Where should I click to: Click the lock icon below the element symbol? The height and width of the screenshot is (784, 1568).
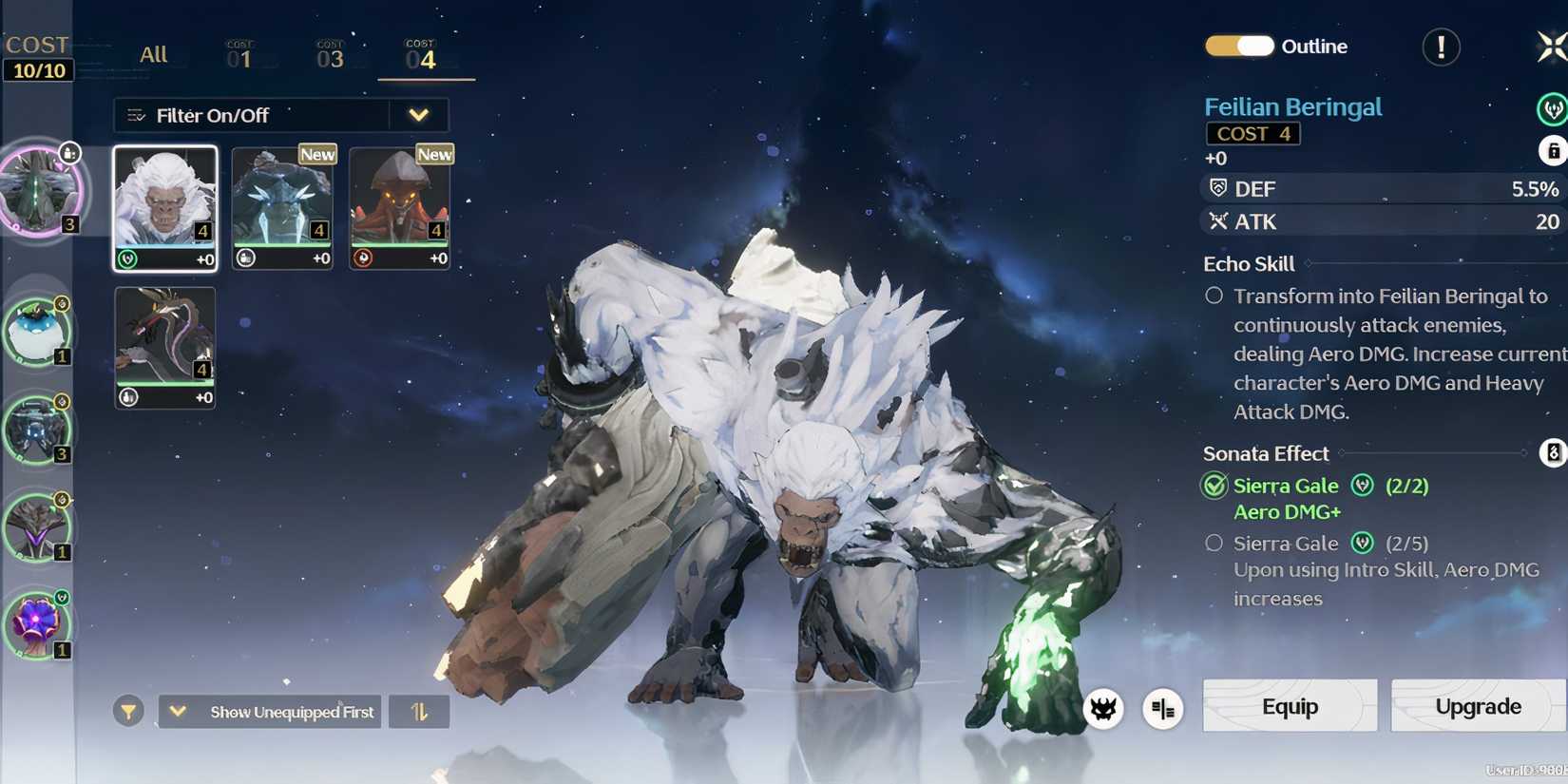click(x=1552, y=151)
